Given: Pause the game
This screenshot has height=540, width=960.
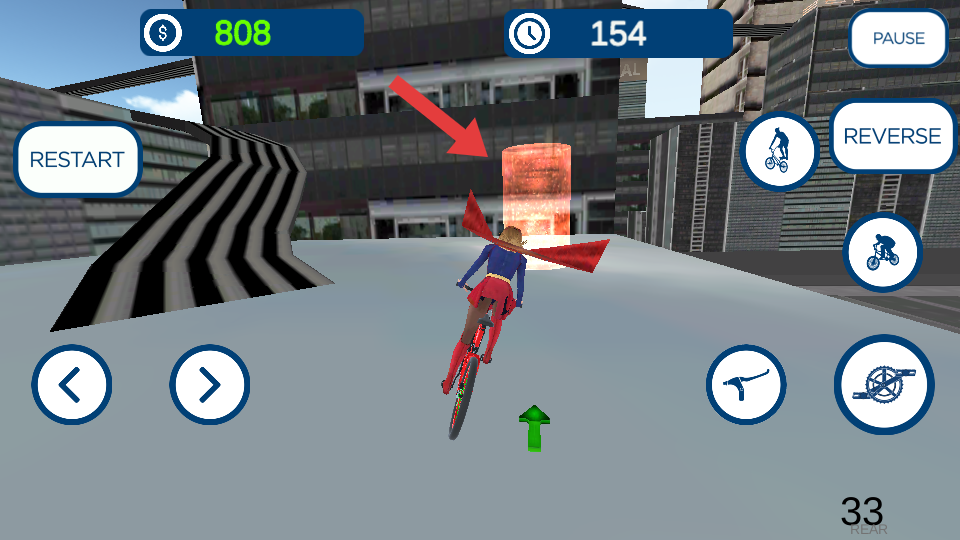Looking at the screenshot, I should (x=898, y=39).
